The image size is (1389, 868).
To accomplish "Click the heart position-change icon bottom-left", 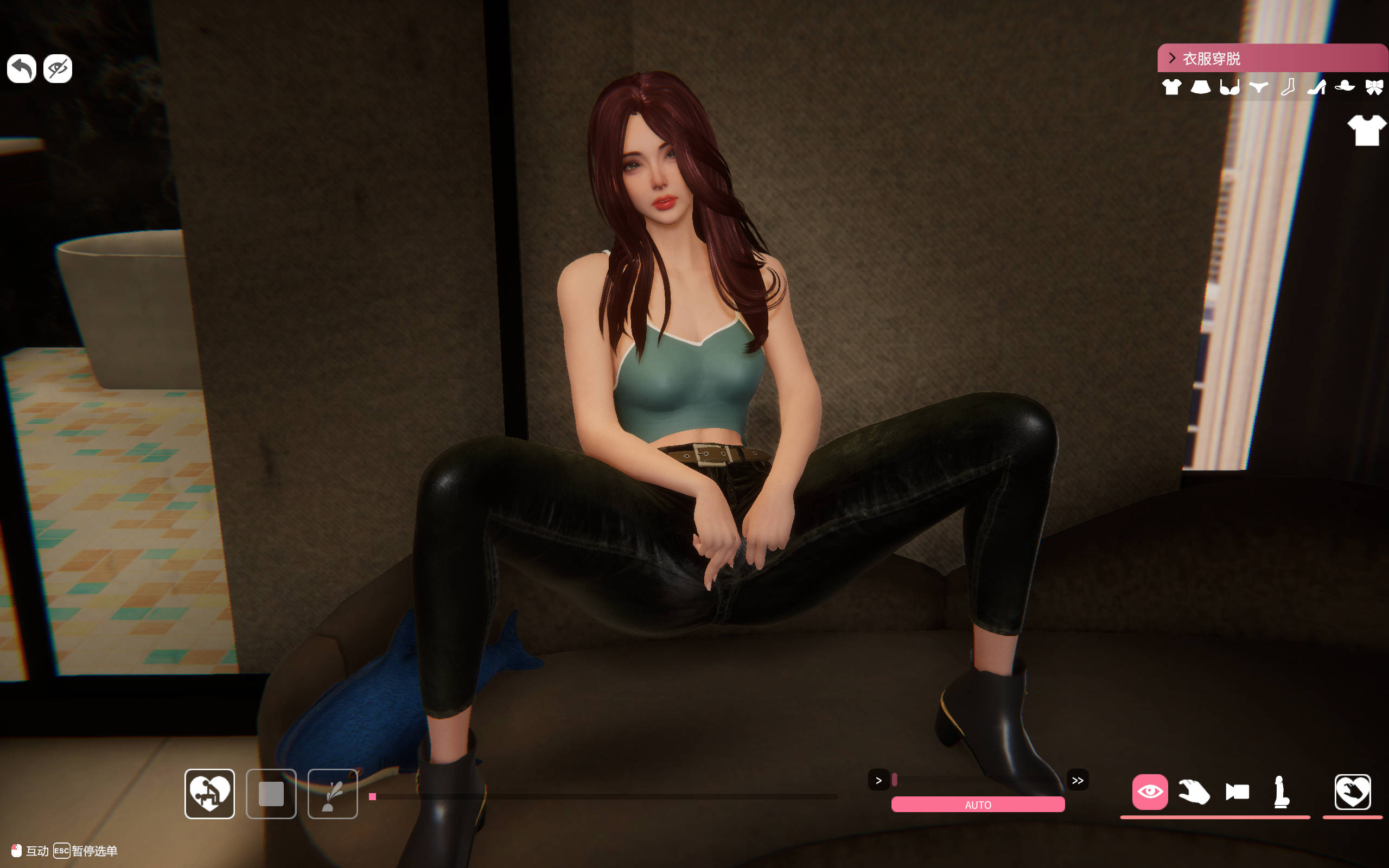I will coord(209,795).
